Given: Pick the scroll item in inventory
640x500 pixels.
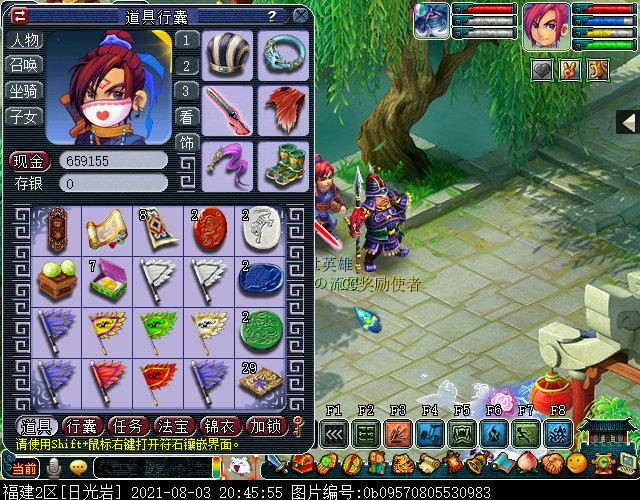Looking at the screenshot, I should pos(102,228).
